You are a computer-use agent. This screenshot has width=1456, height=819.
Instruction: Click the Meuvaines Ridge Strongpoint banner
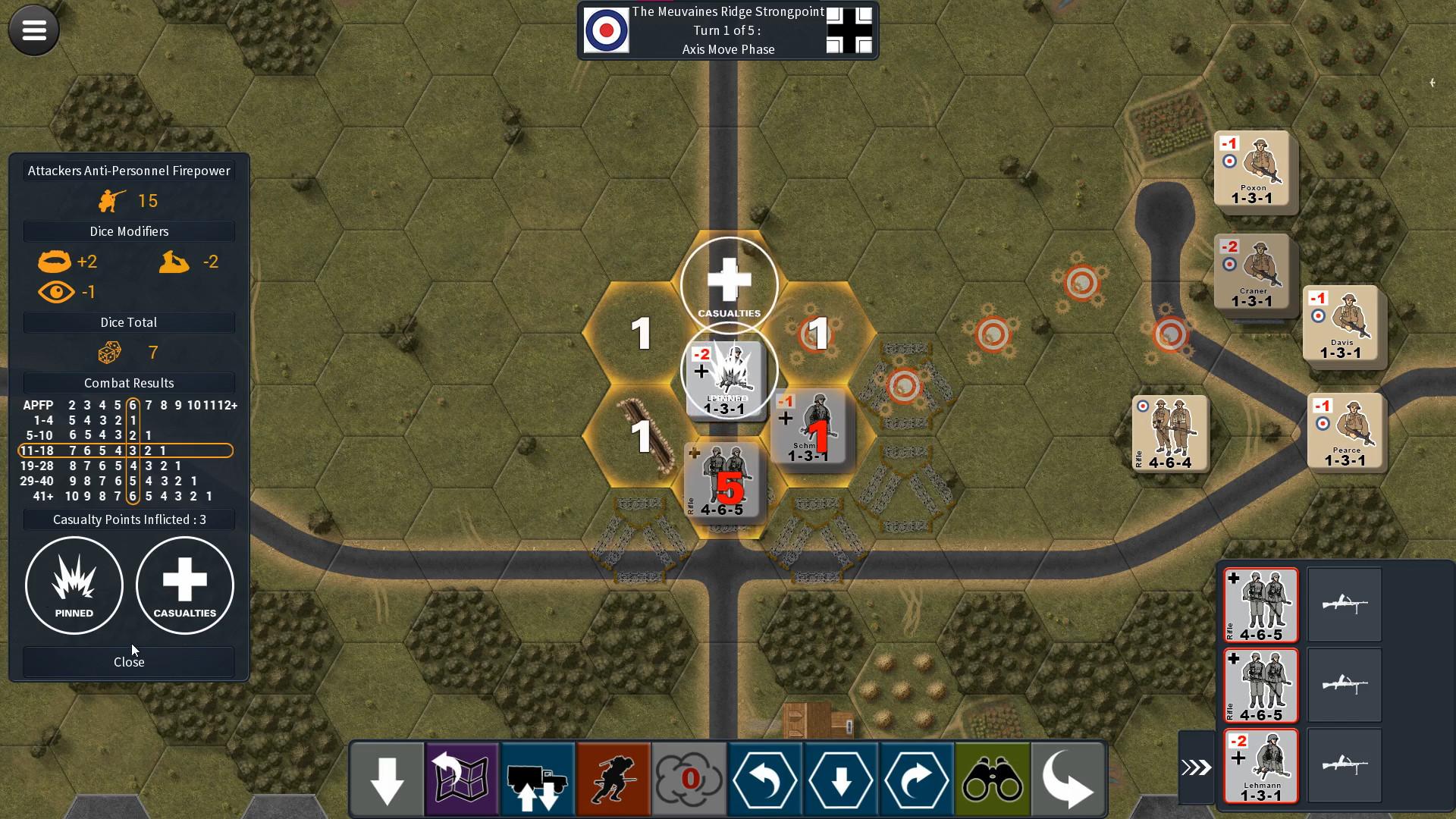point(726,11)
